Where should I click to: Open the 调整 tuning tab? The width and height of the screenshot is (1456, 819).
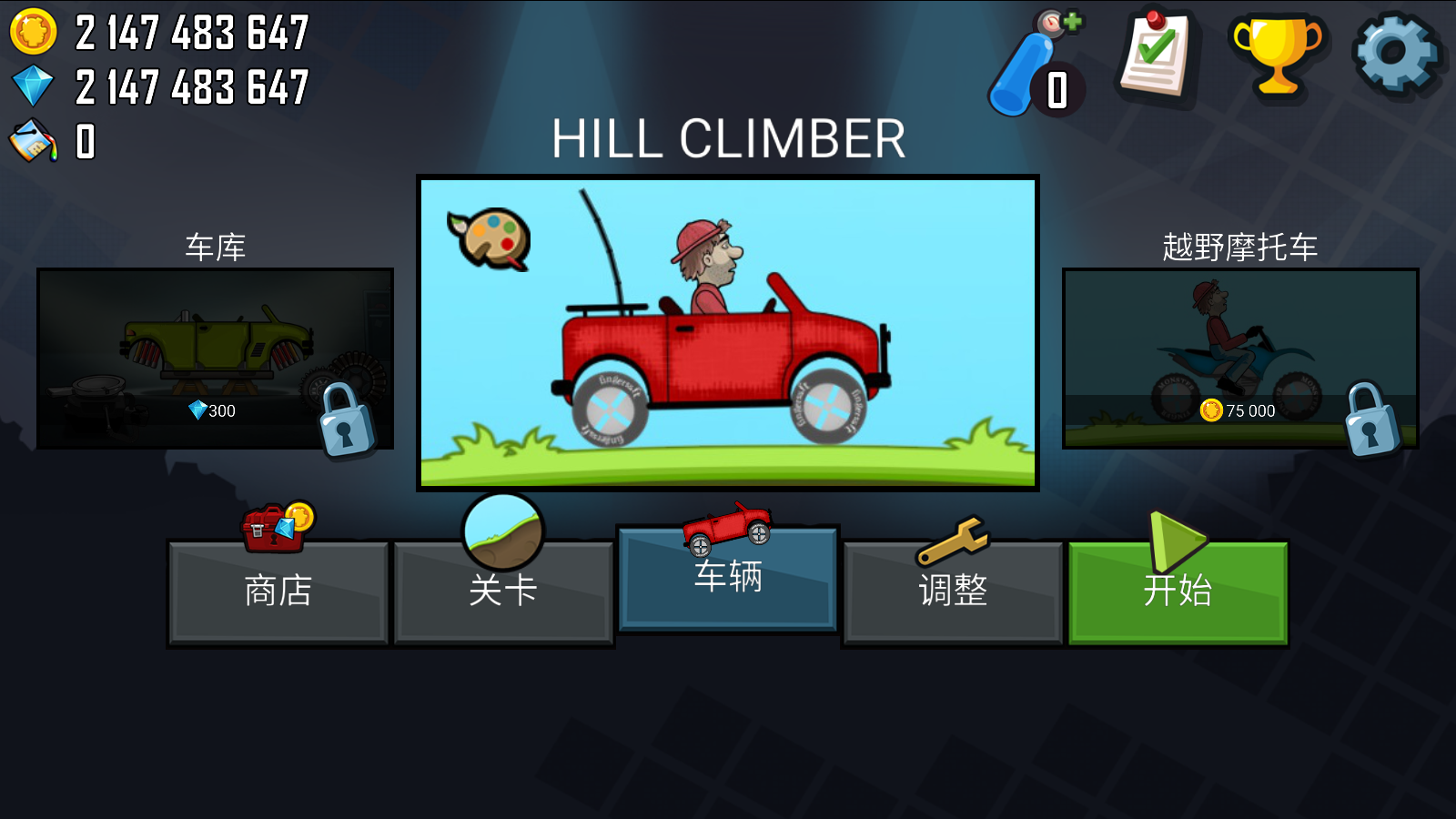[952, 591]
